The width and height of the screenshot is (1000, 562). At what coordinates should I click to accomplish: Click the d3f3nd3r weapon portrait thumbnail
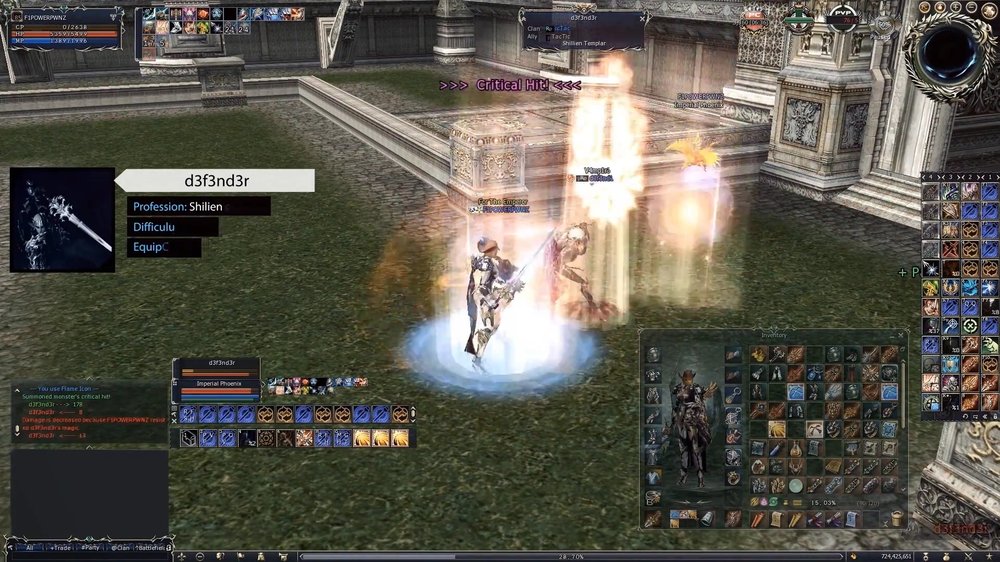pyautogui.click(x=62, y=220)
